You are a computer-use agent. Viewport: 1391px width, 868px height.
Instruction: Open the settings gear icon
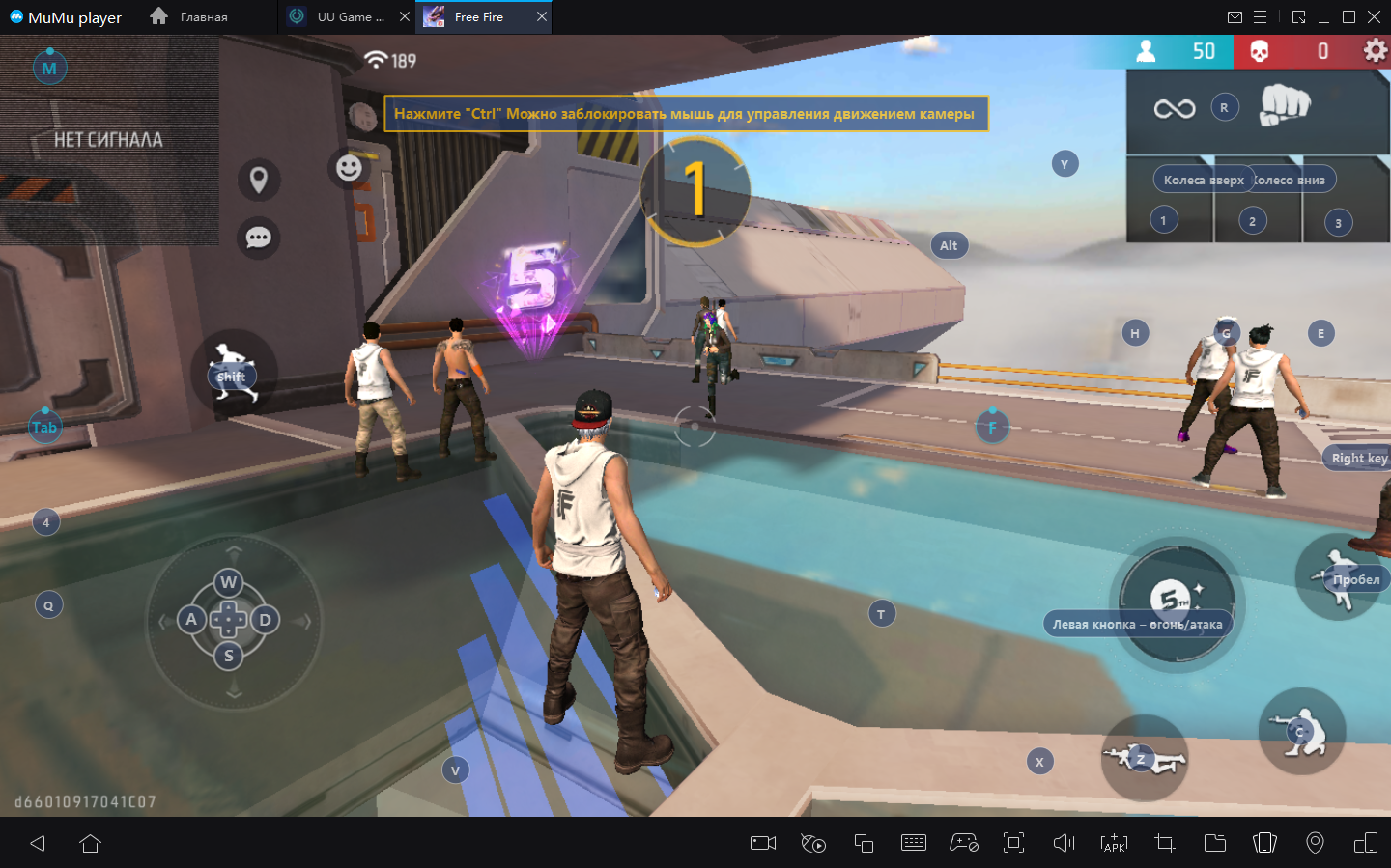(1375, 51)
